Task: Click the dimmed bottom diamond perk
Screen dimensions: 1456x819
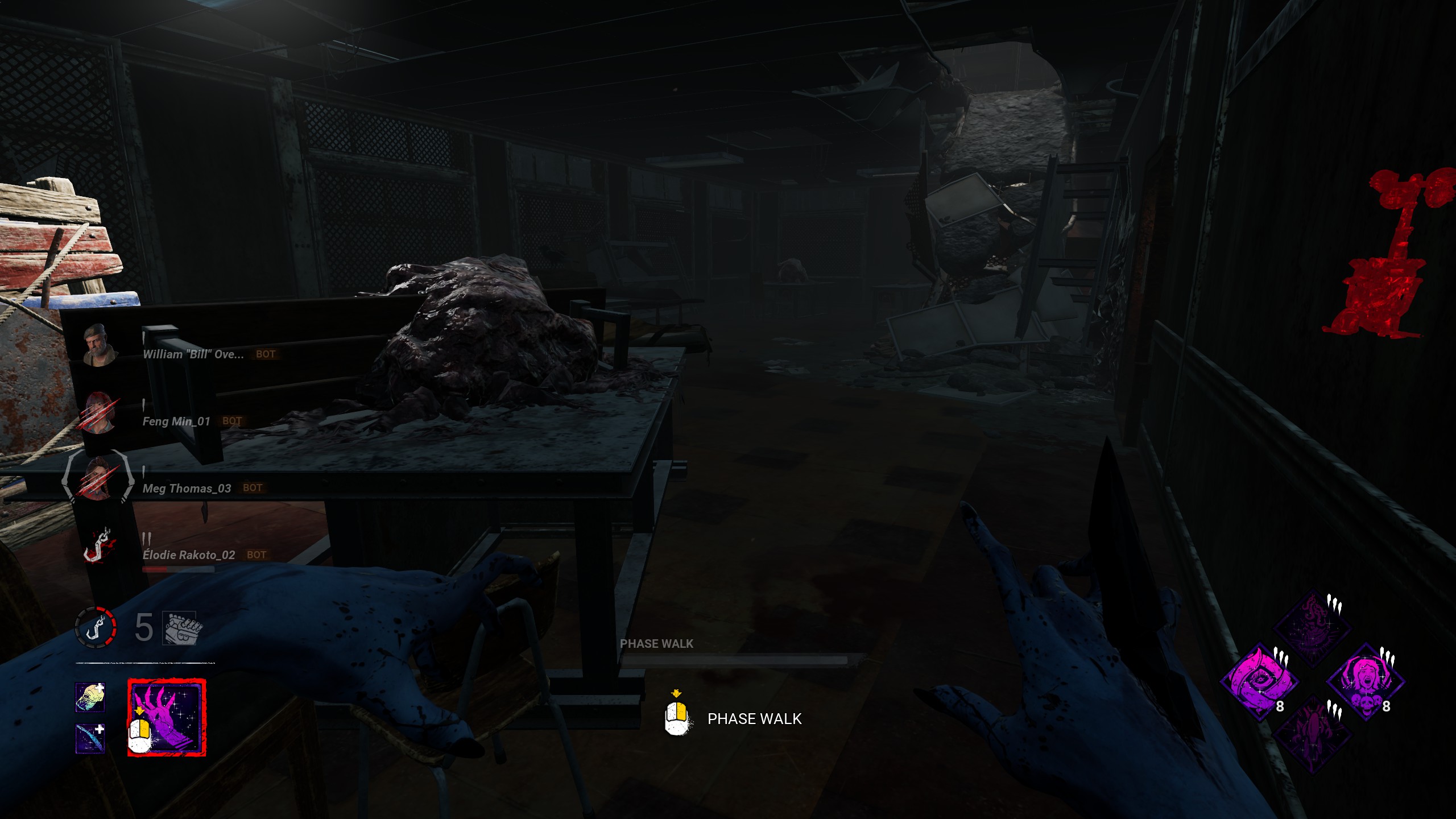Action: pyautogui.click(x=1312, y=735)
